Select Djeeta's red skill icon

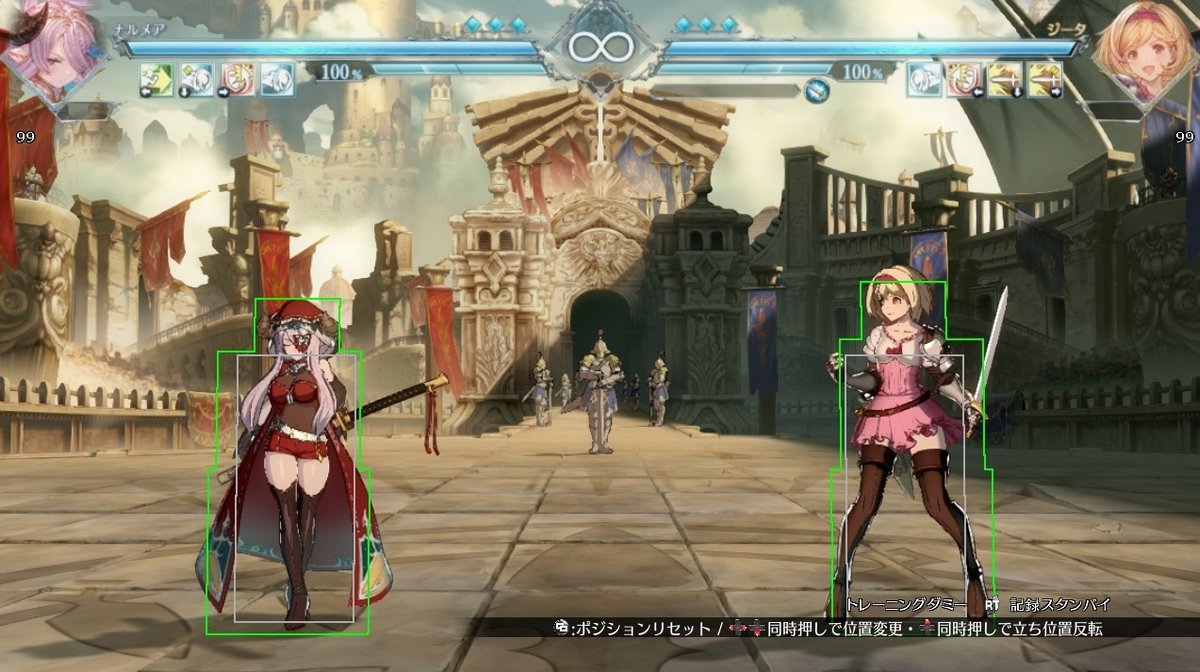point(963,79)
